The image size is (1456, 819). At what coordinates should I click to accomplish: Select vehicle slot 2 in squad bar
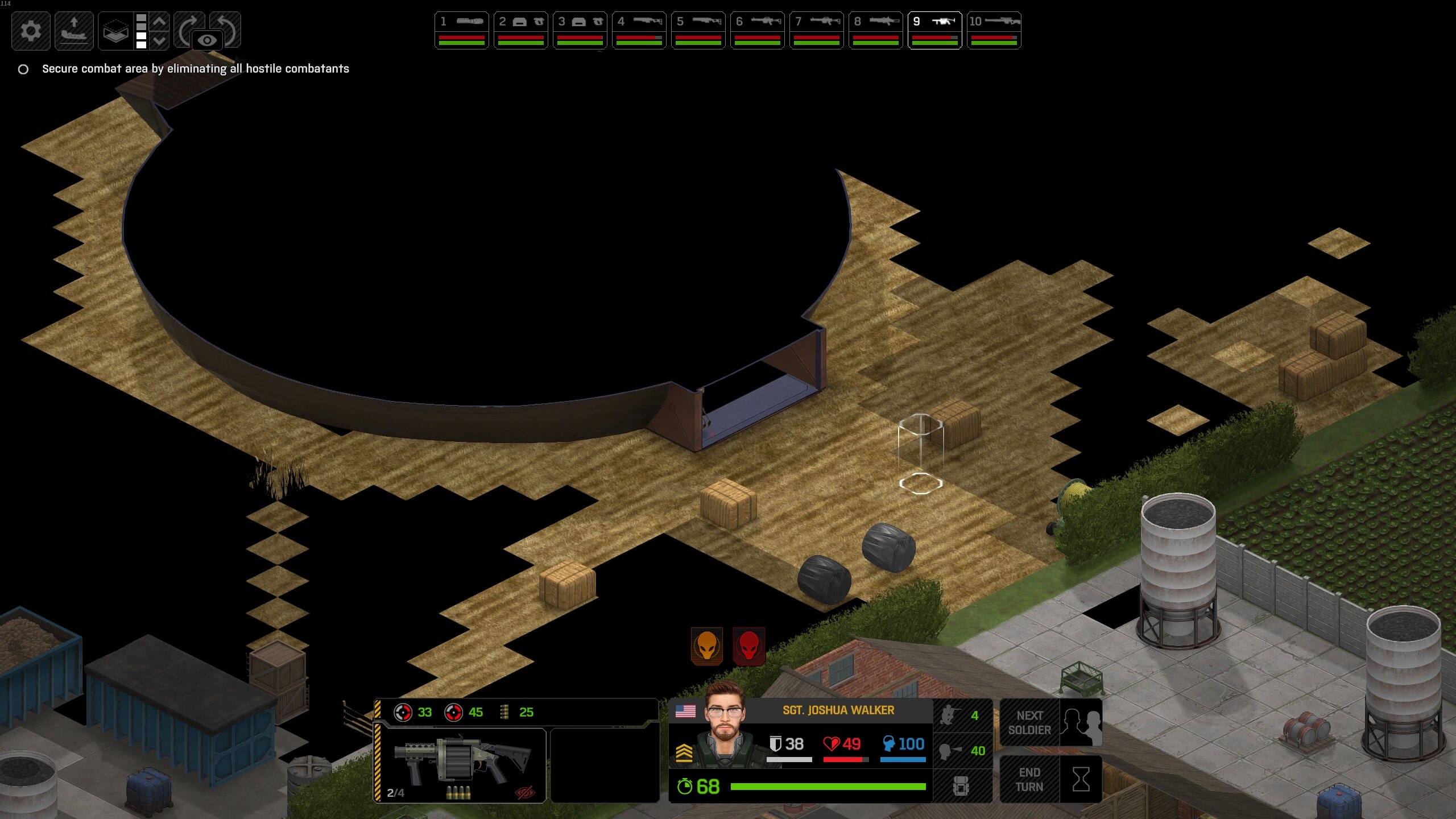pyautogui.click(x=520, y=30)
